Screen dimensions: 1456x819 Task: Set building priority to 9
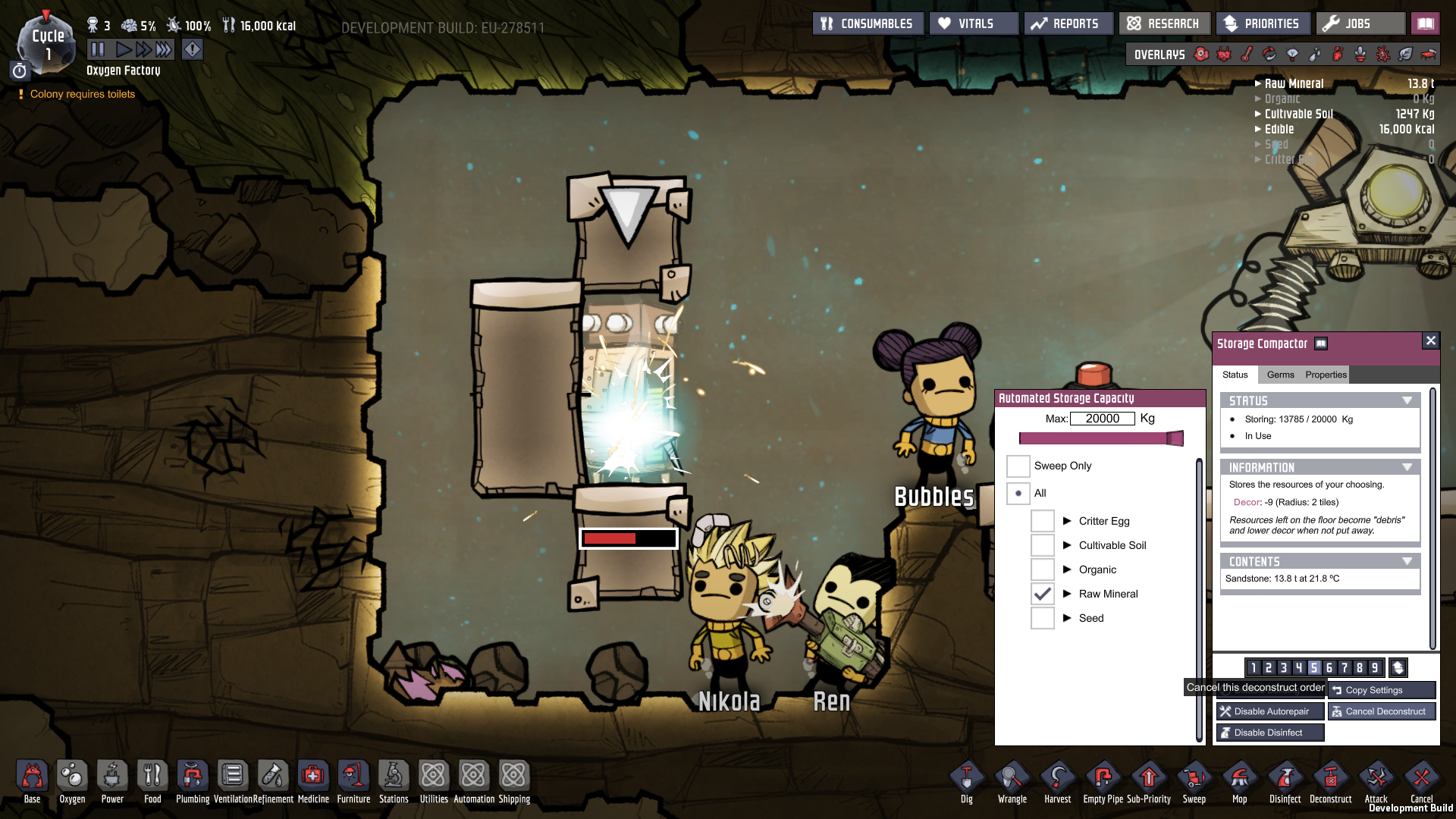click(1374, 668)
